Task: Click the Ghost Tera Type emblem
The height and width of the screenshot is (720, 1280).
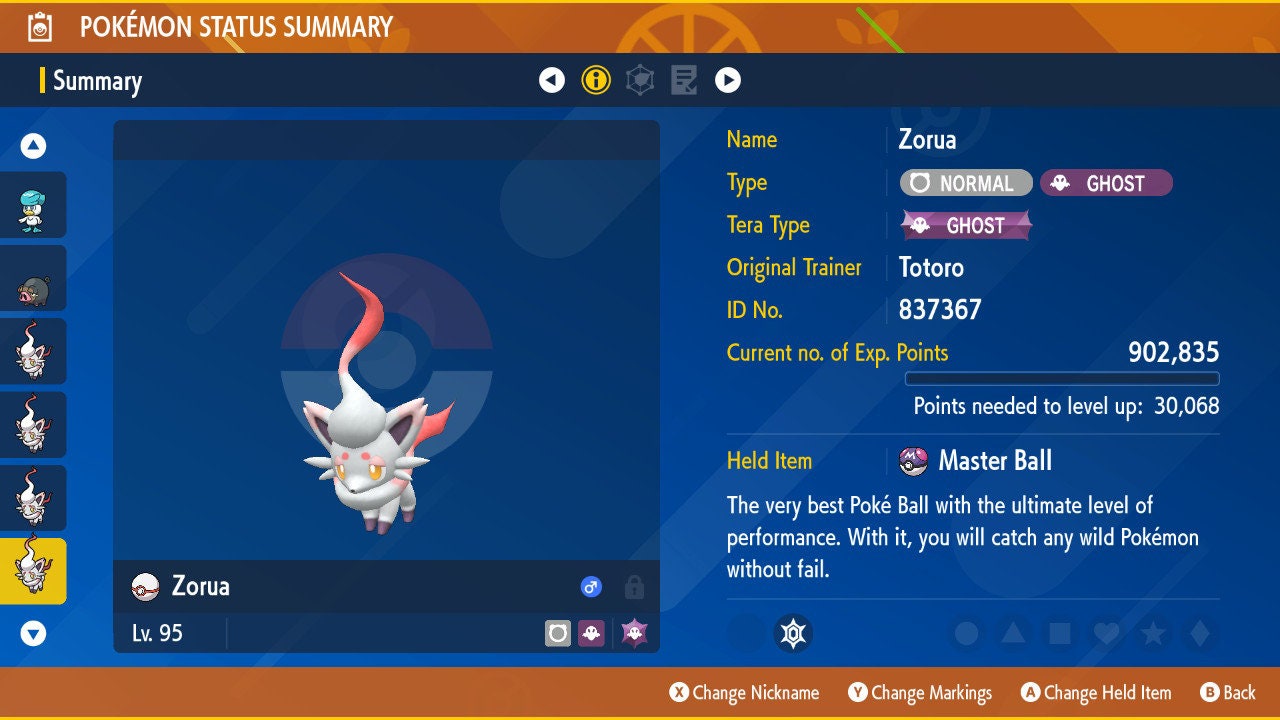Action: click(x=966, y=225)
